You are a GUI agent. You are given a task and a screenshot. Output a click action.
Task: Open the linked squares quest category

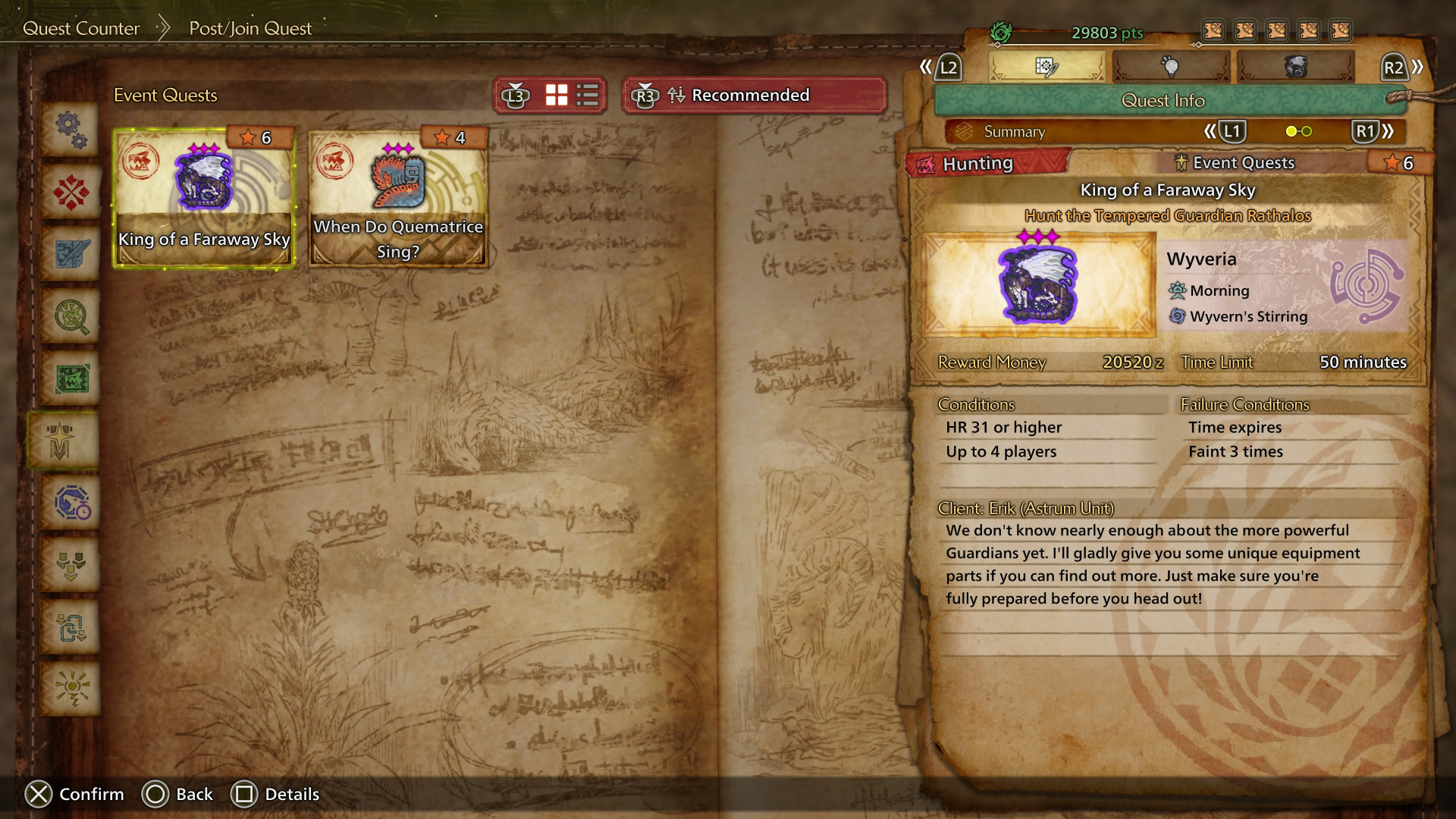(71, 627)
